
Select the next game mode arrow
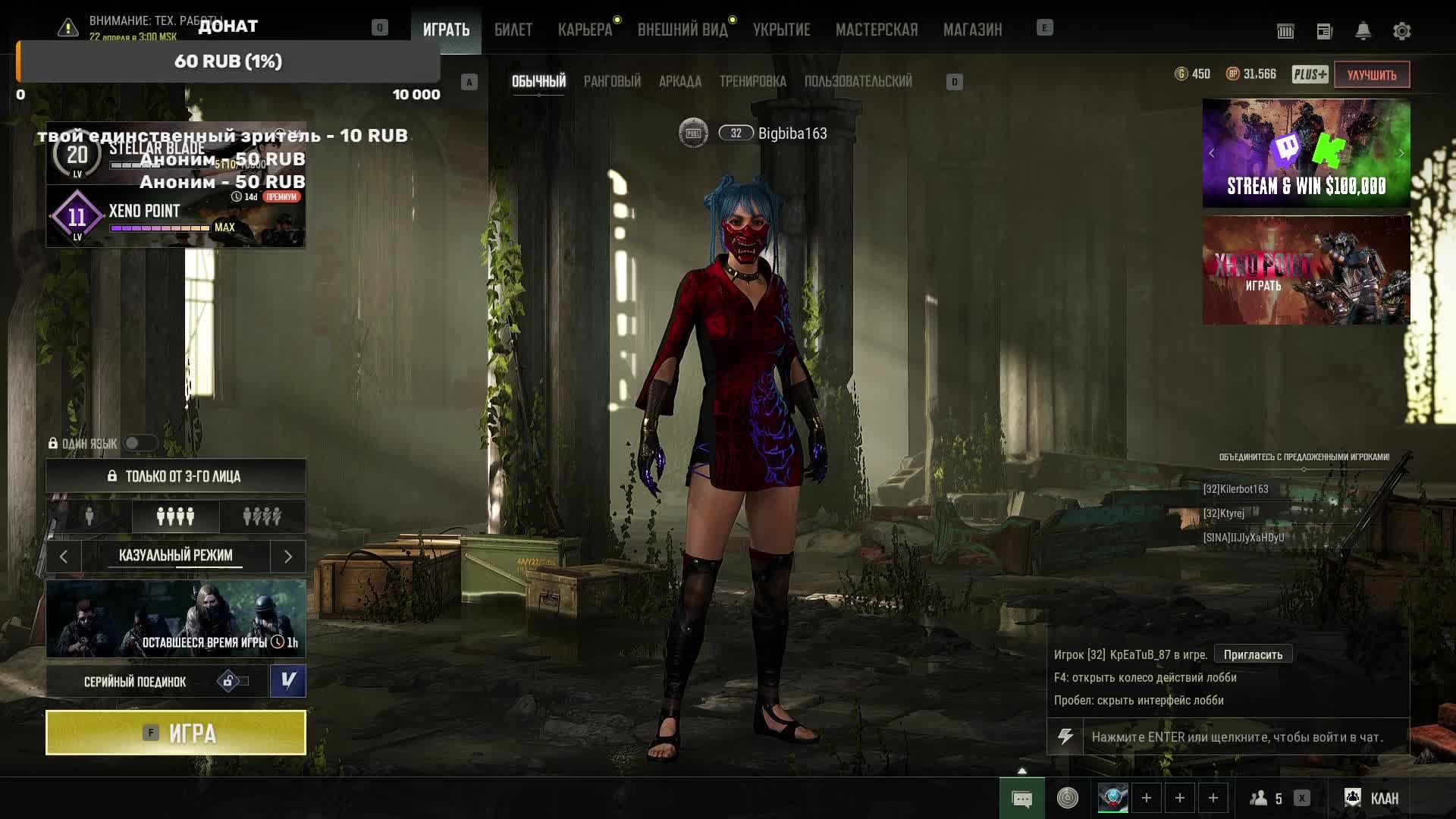pos(288,557)
